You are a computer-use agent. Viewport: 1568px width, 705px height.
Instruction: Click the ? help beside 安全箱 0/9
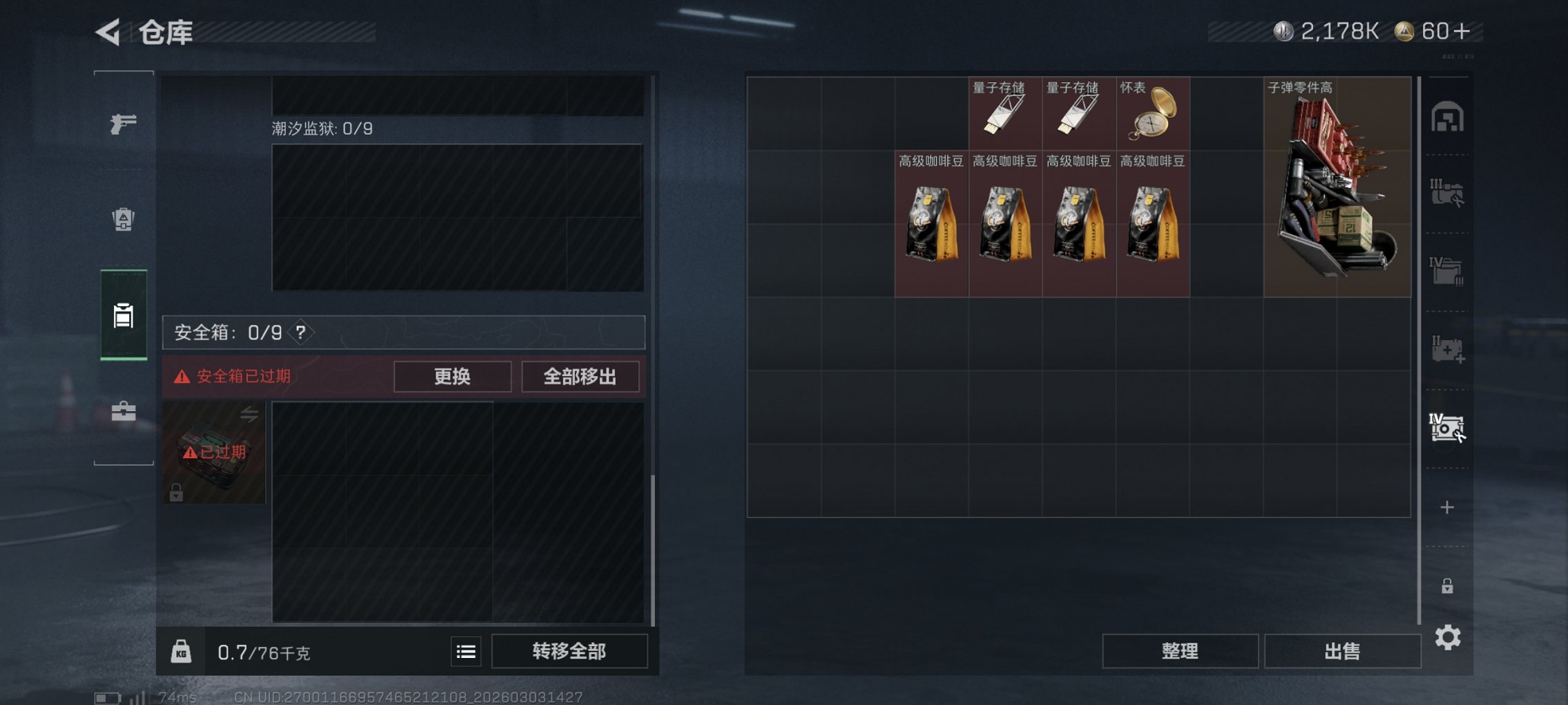[x=302, y=333]
